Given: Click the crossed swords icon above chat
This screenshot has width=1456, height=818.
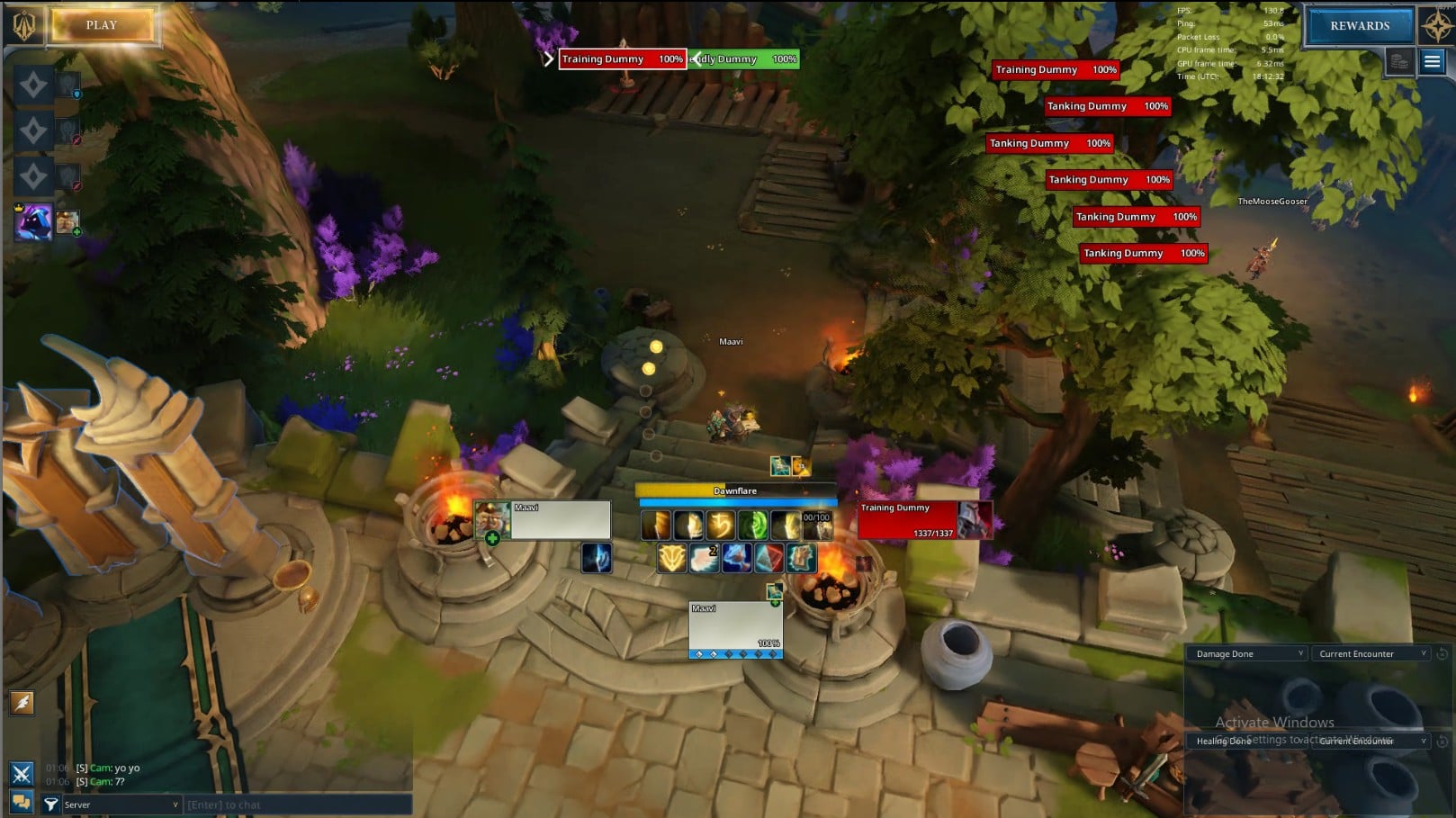Looking at the screenshot, I should (x=22, y=773).
